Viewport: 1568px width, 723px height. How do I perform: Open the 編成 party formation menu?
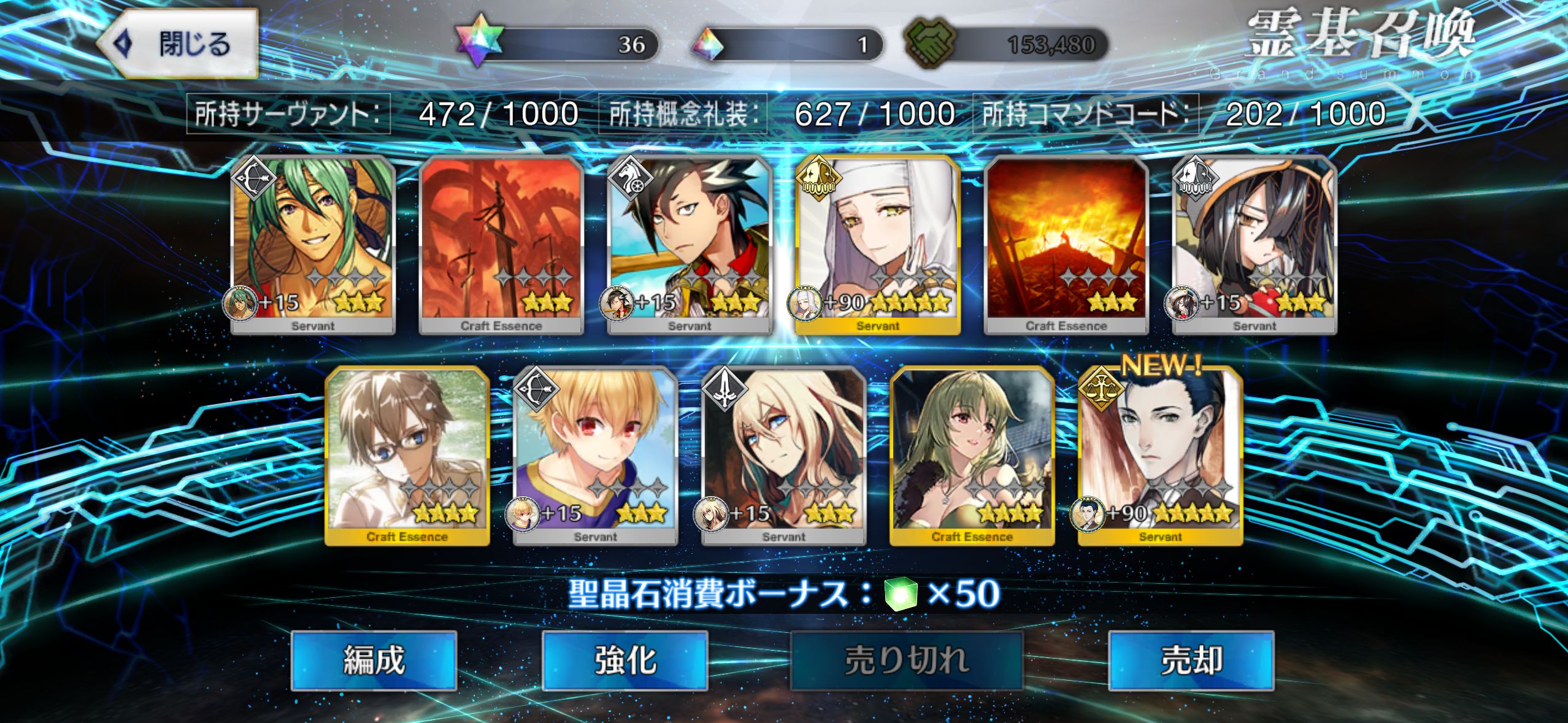point(374,660)
